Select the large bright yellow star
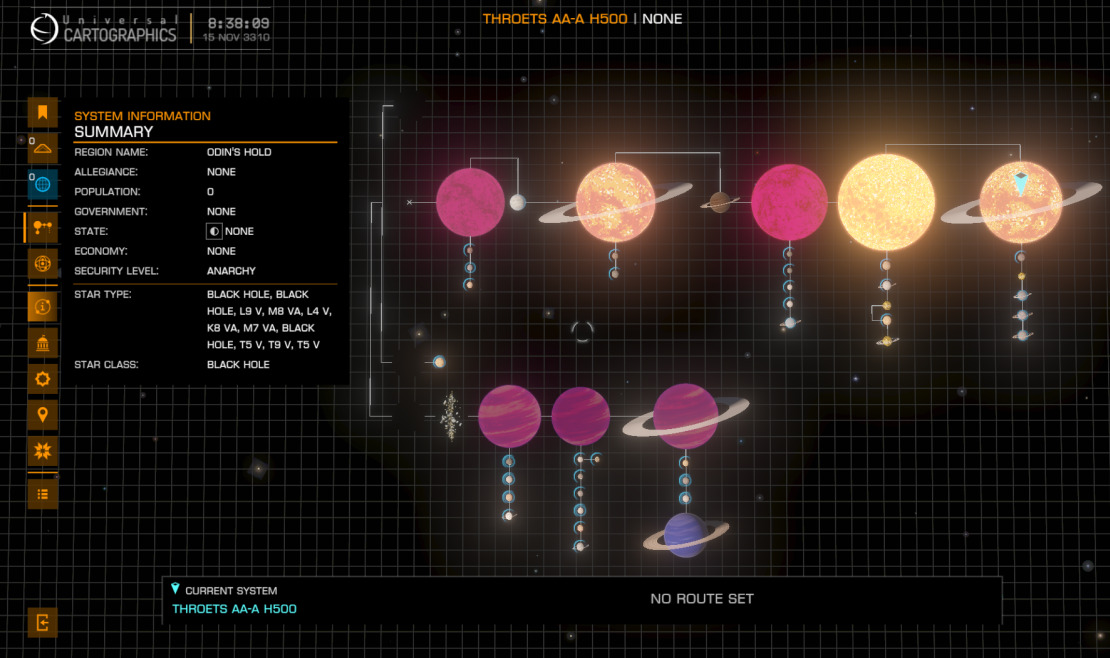Screen dimensions: 1110x658 [886, 202]
